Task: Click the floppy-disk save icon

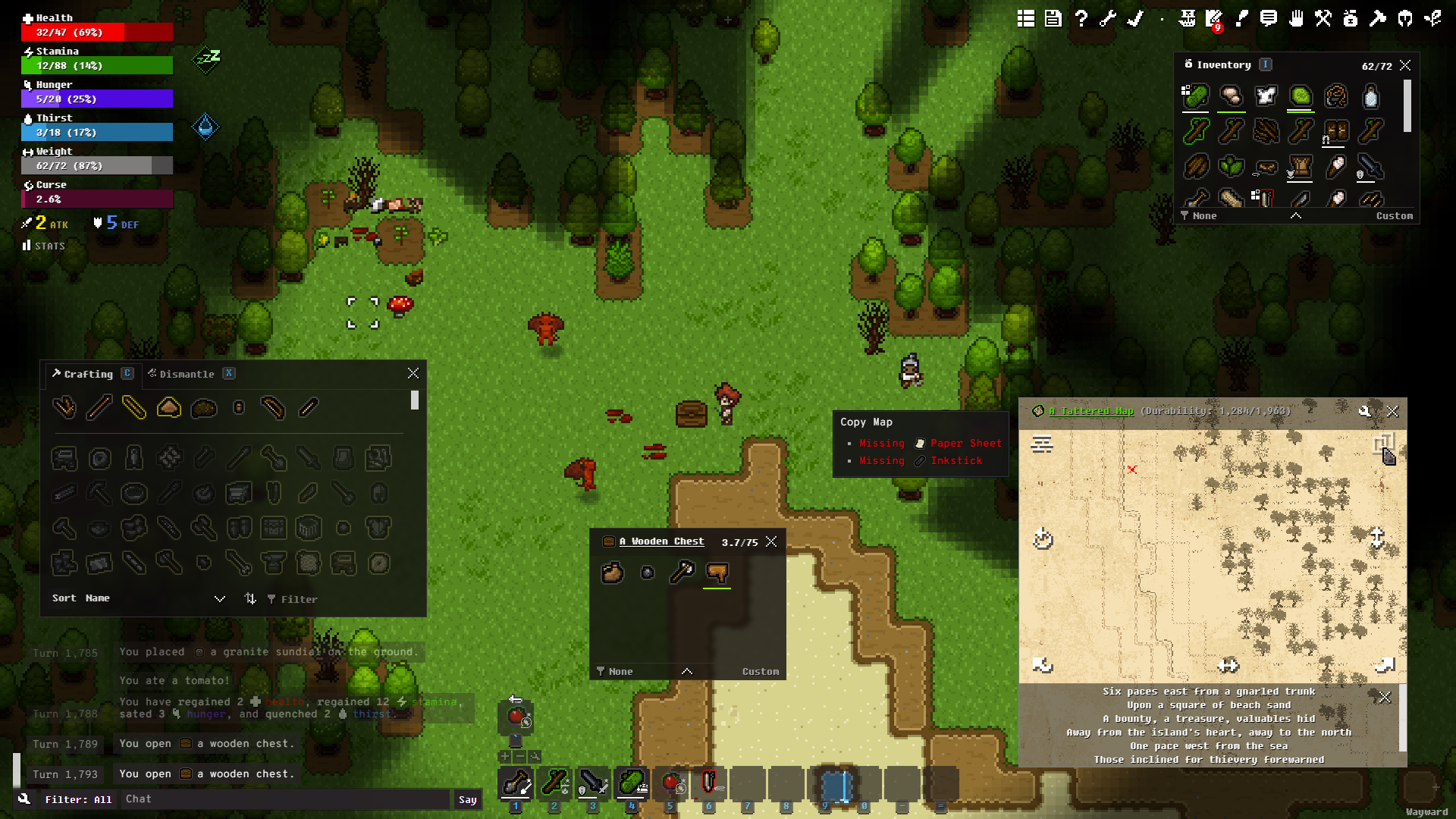Action: click(1053, 19)
